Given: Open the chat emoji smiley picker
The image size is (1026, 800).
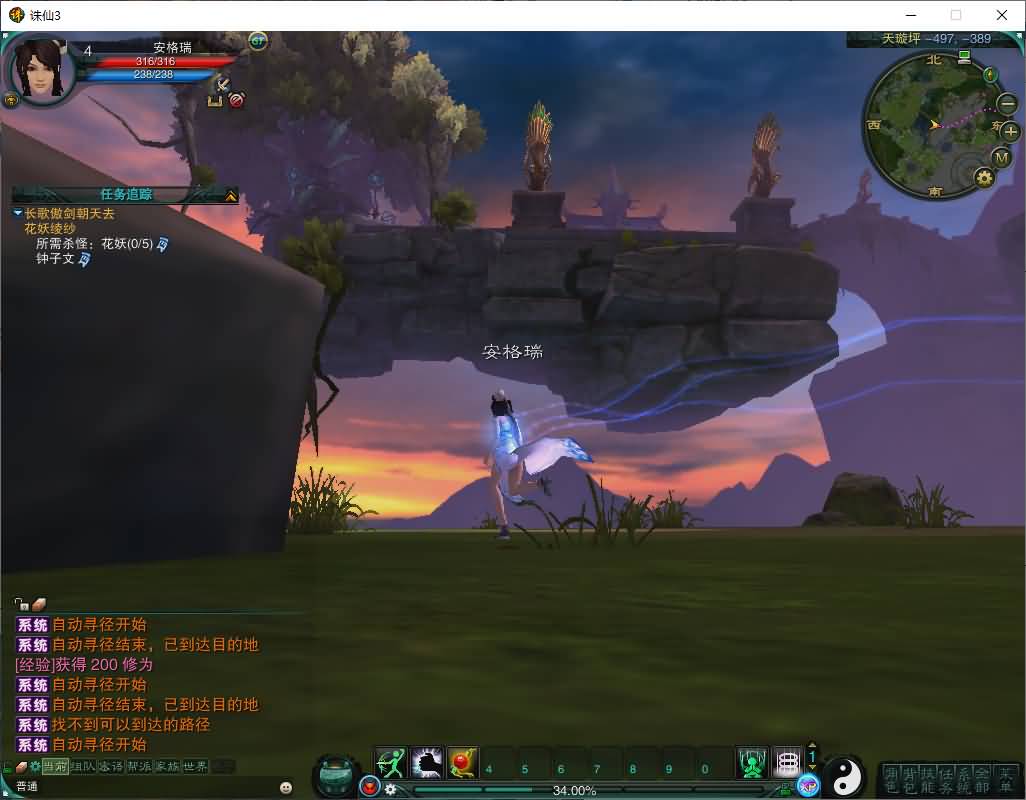Looking at the screenshot, I should tap(286, 787).
